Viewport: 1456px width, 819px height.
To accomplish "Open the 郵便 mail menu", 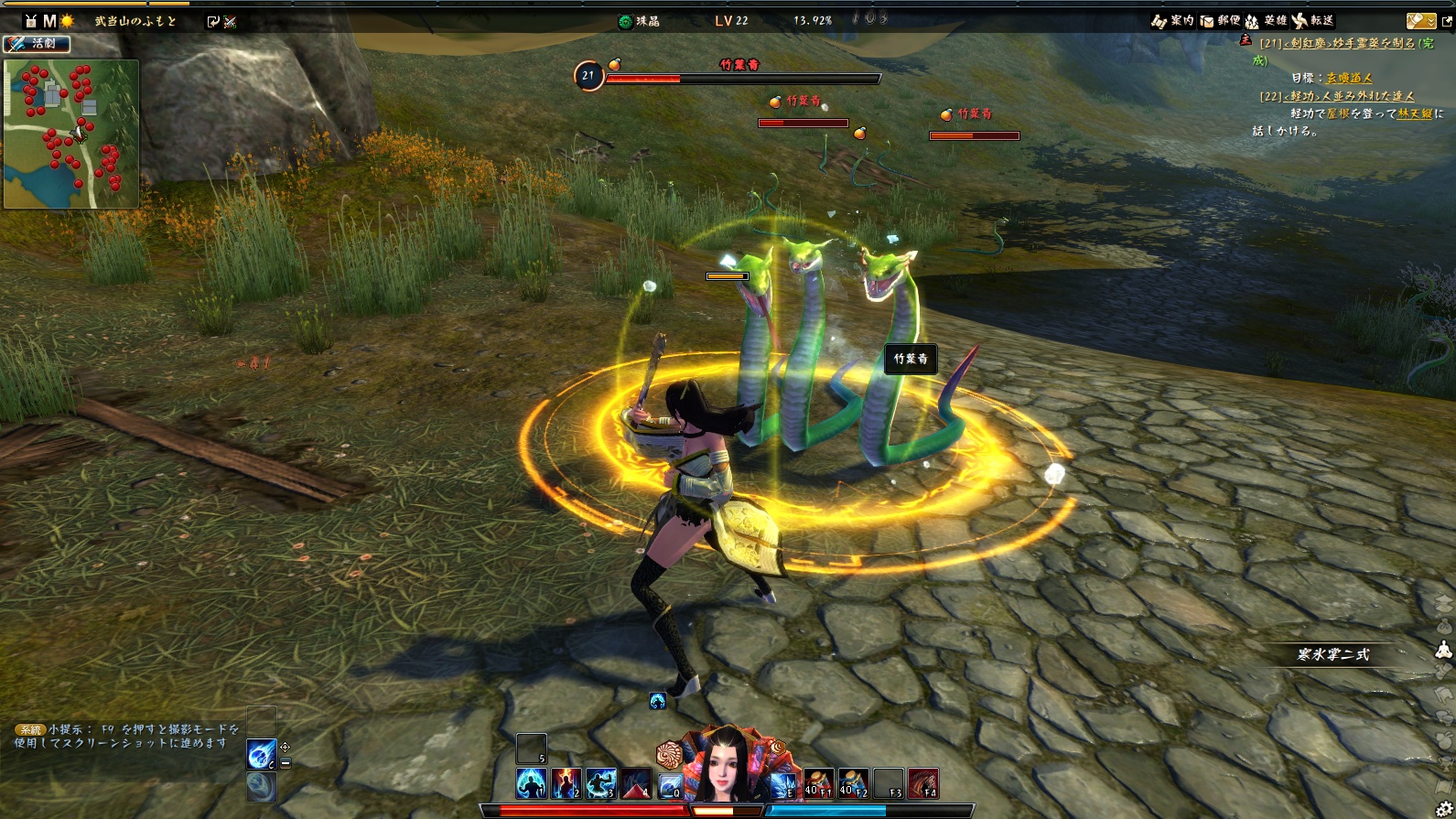I will 1220,20.
